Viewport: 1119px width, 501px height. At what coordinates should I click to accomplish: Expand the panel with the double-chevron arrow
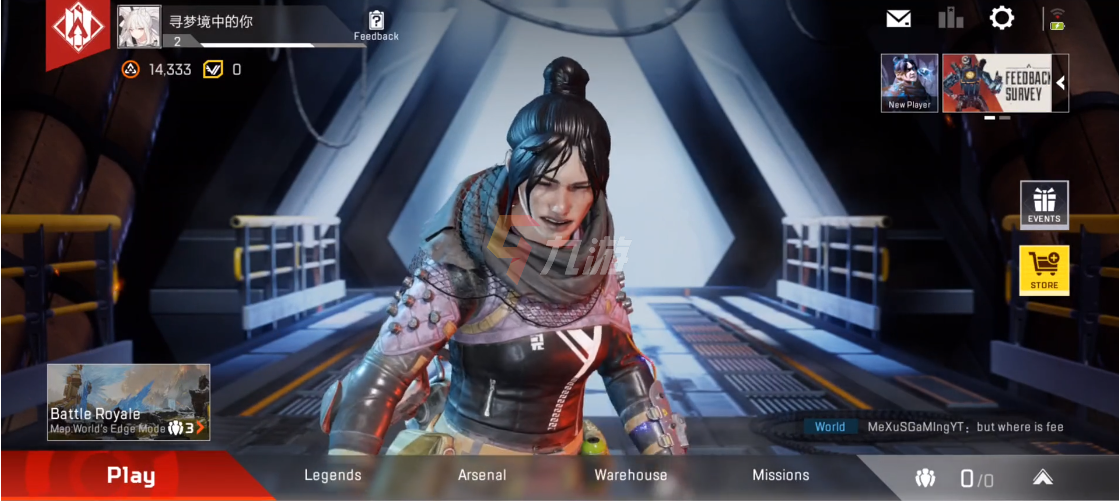pyautogui.click(x=1042, y=478)
